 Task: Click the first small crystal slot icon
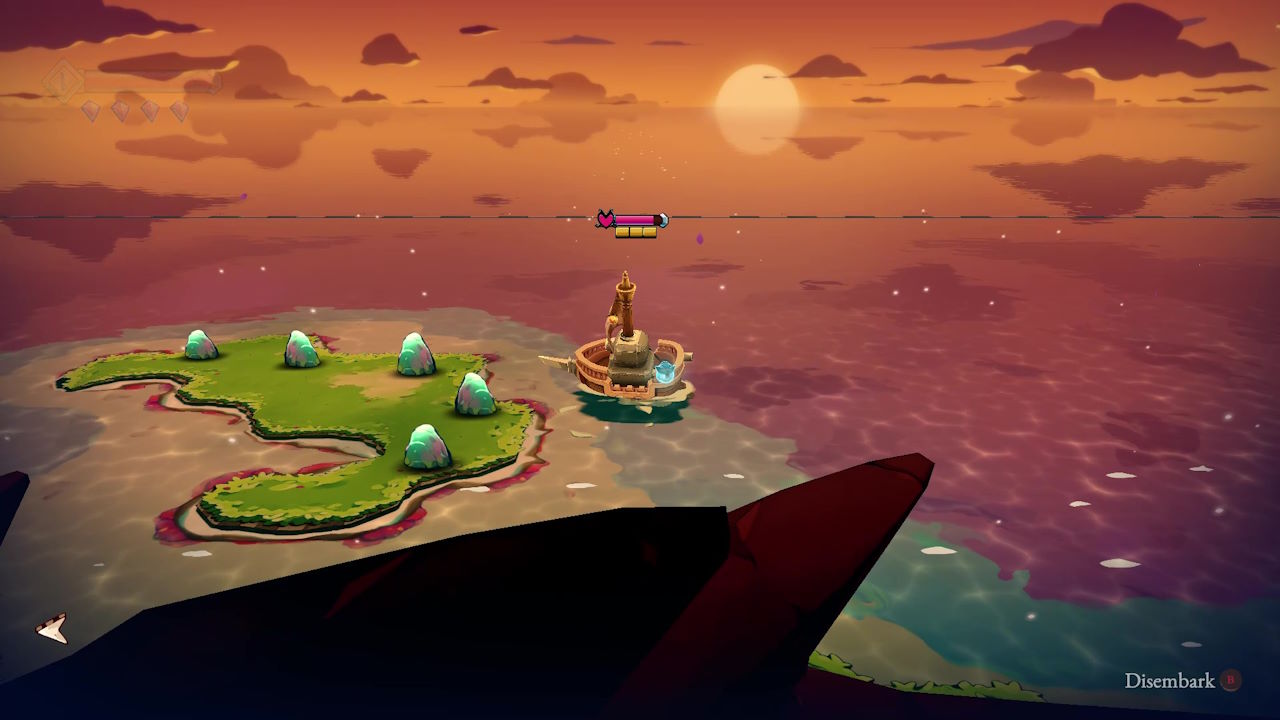pyautogui.click(x=92, y=109)
